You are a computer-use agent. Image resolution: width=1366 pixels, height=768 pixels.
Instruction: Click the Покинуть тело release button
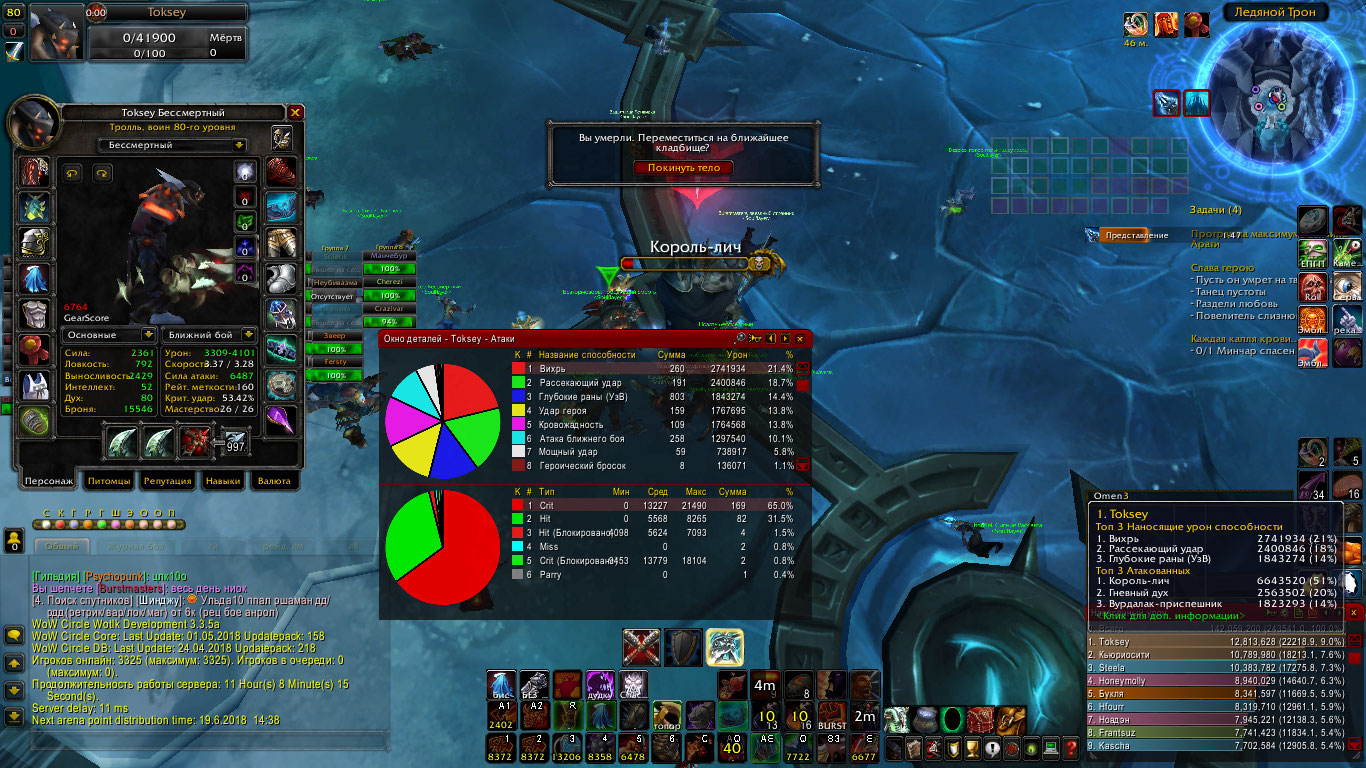coord(683,168)
